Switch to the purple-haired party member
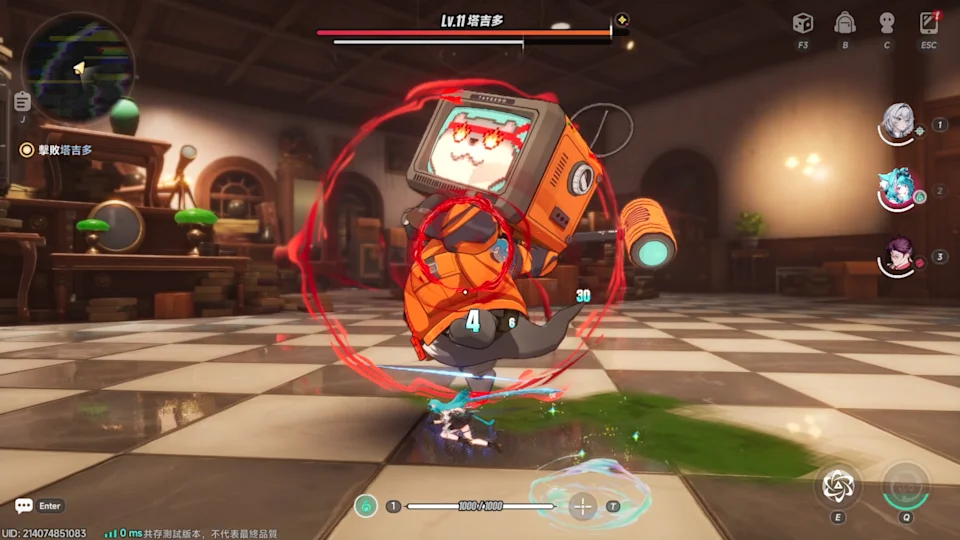 898,256
